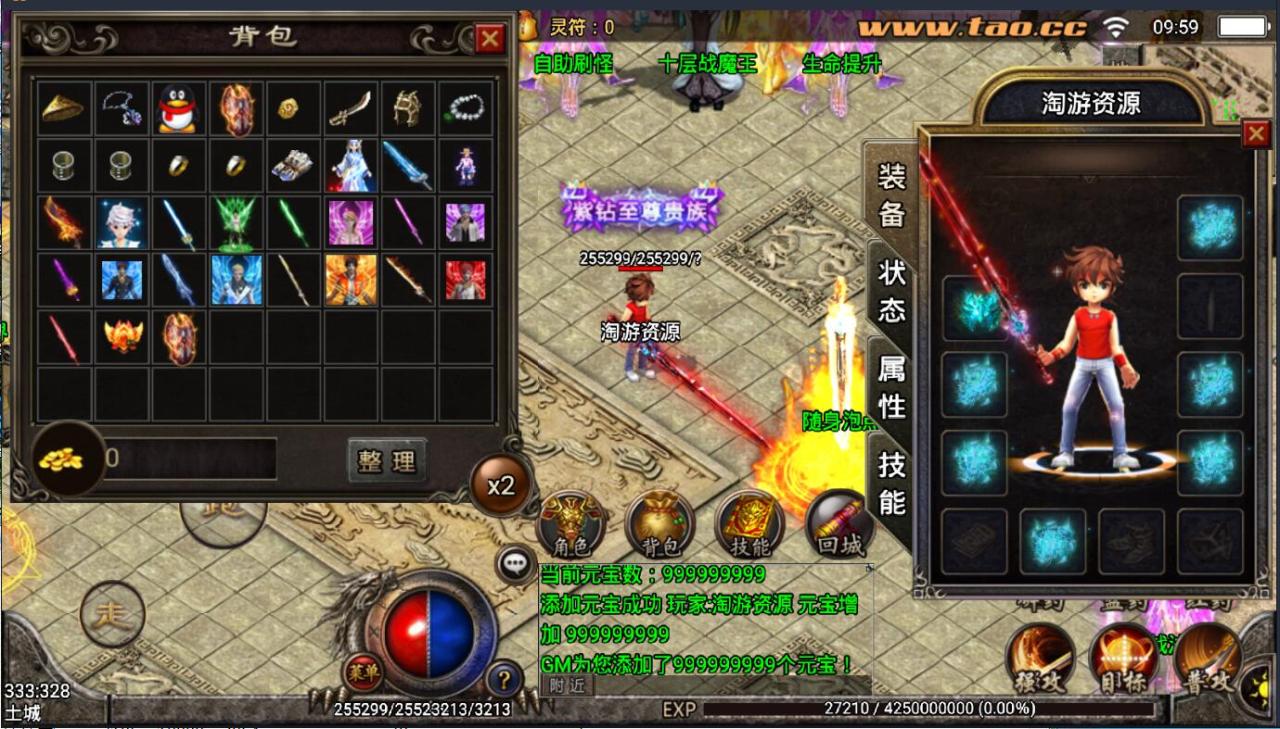Screen dimensions: 1280x729
Task: Select the 附近 nearby chat tab
Action: (x=567, y=685)
